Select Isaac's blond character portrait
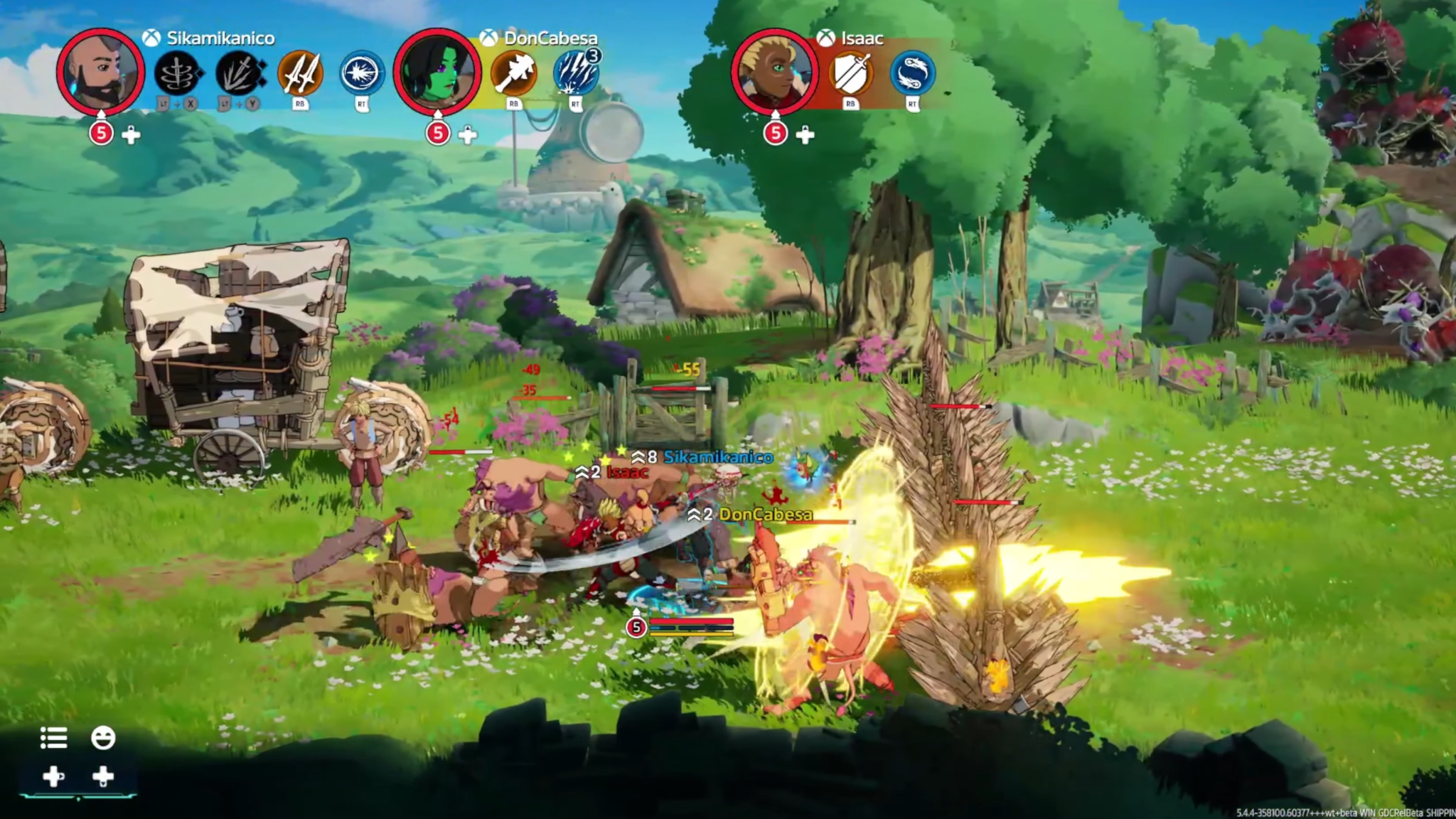Image resolution: width=1456 pixels, height=819 pixels. [x=774, y=72]
